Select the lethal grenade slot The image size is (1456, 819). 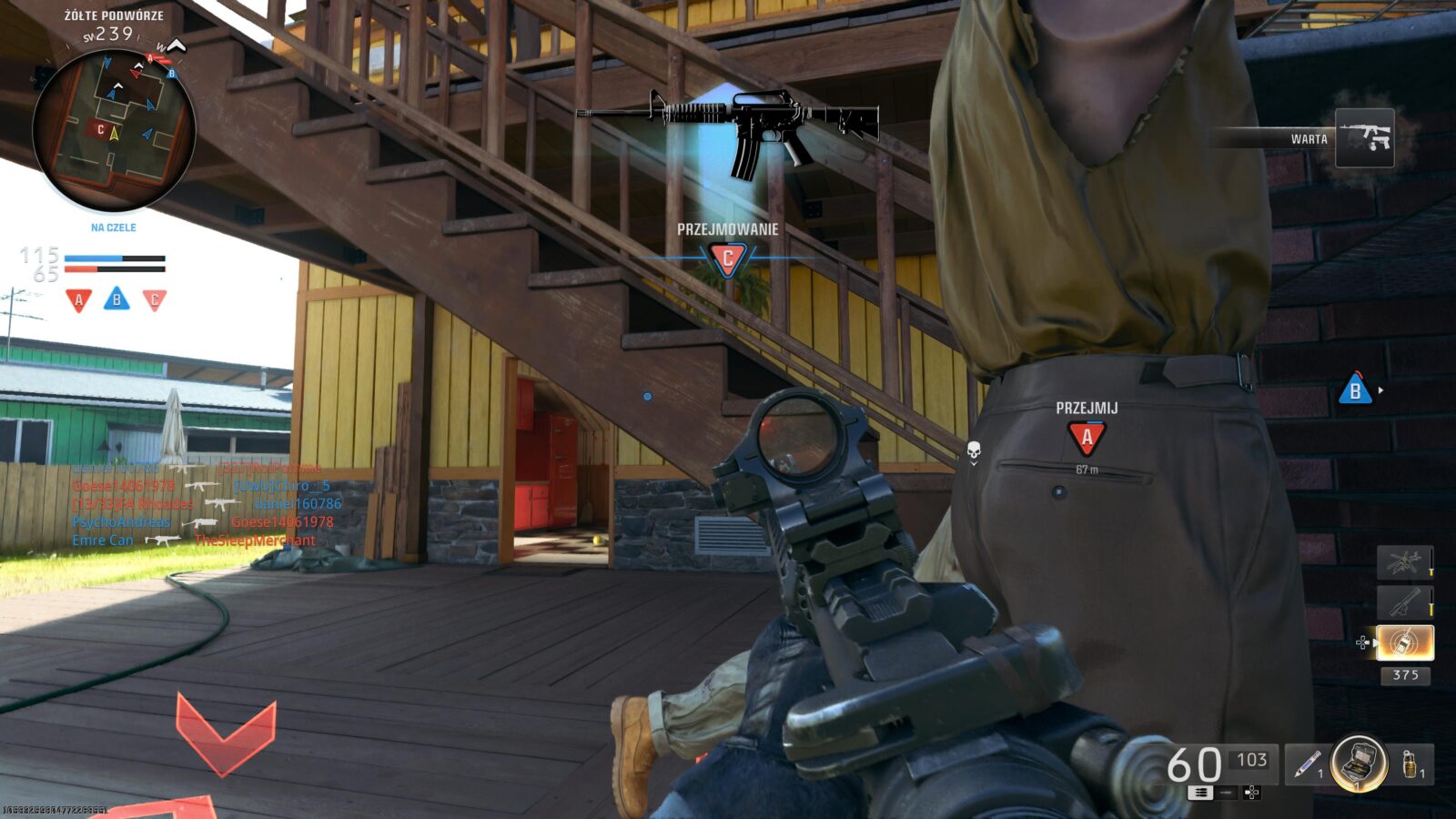[1410, 764]
